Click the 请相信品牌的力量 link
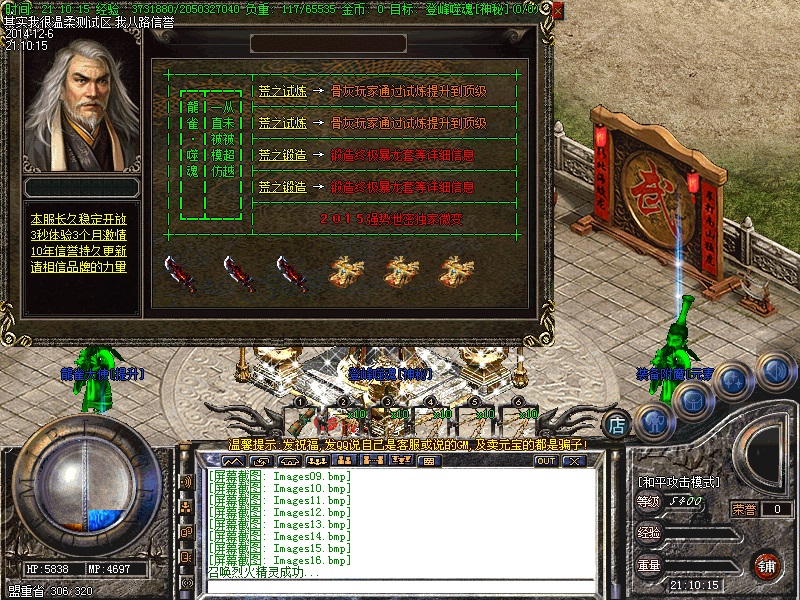800x600 pixels. tap(79, 267)
